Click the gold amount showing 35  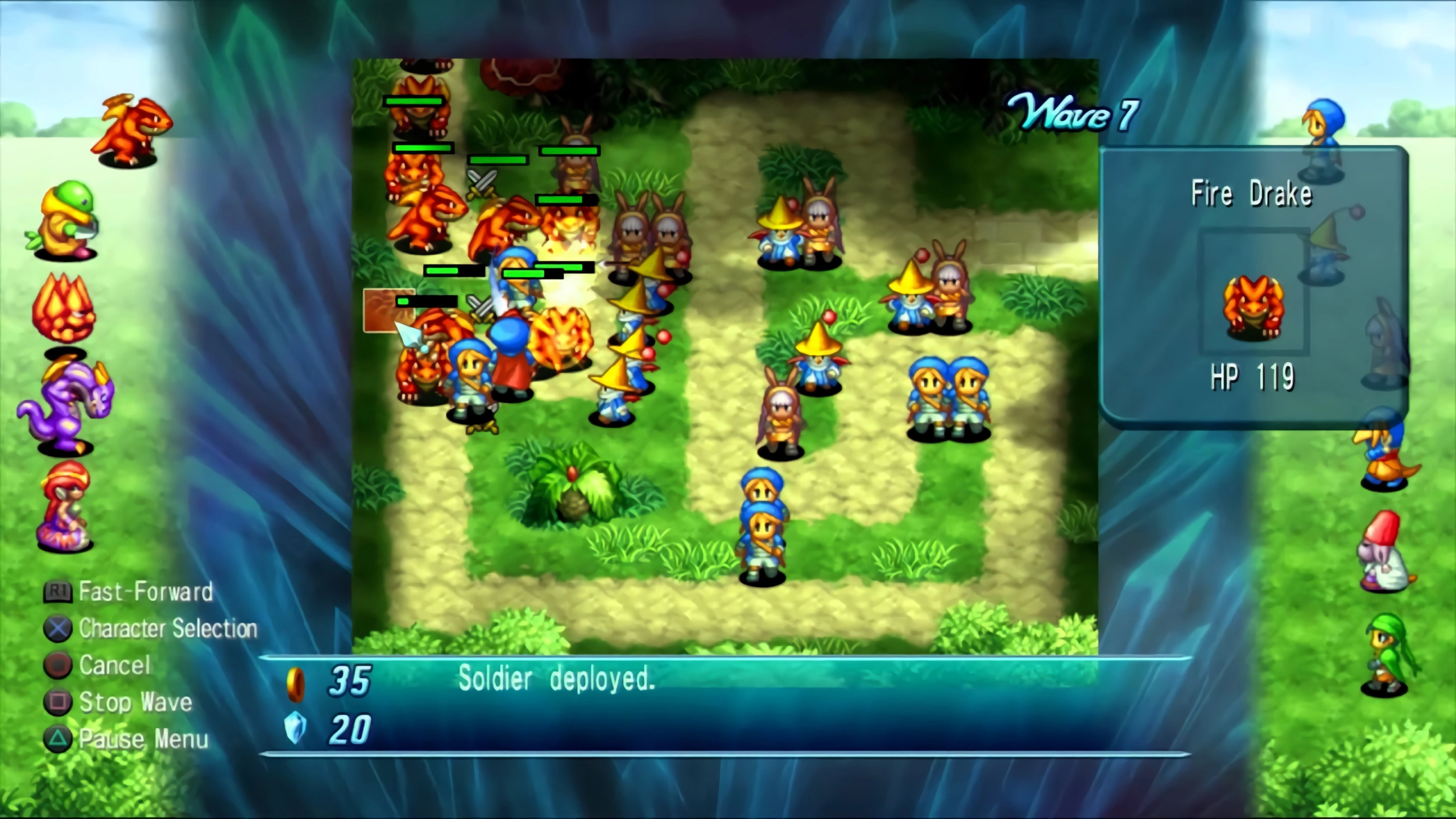[x=348, y=680]
